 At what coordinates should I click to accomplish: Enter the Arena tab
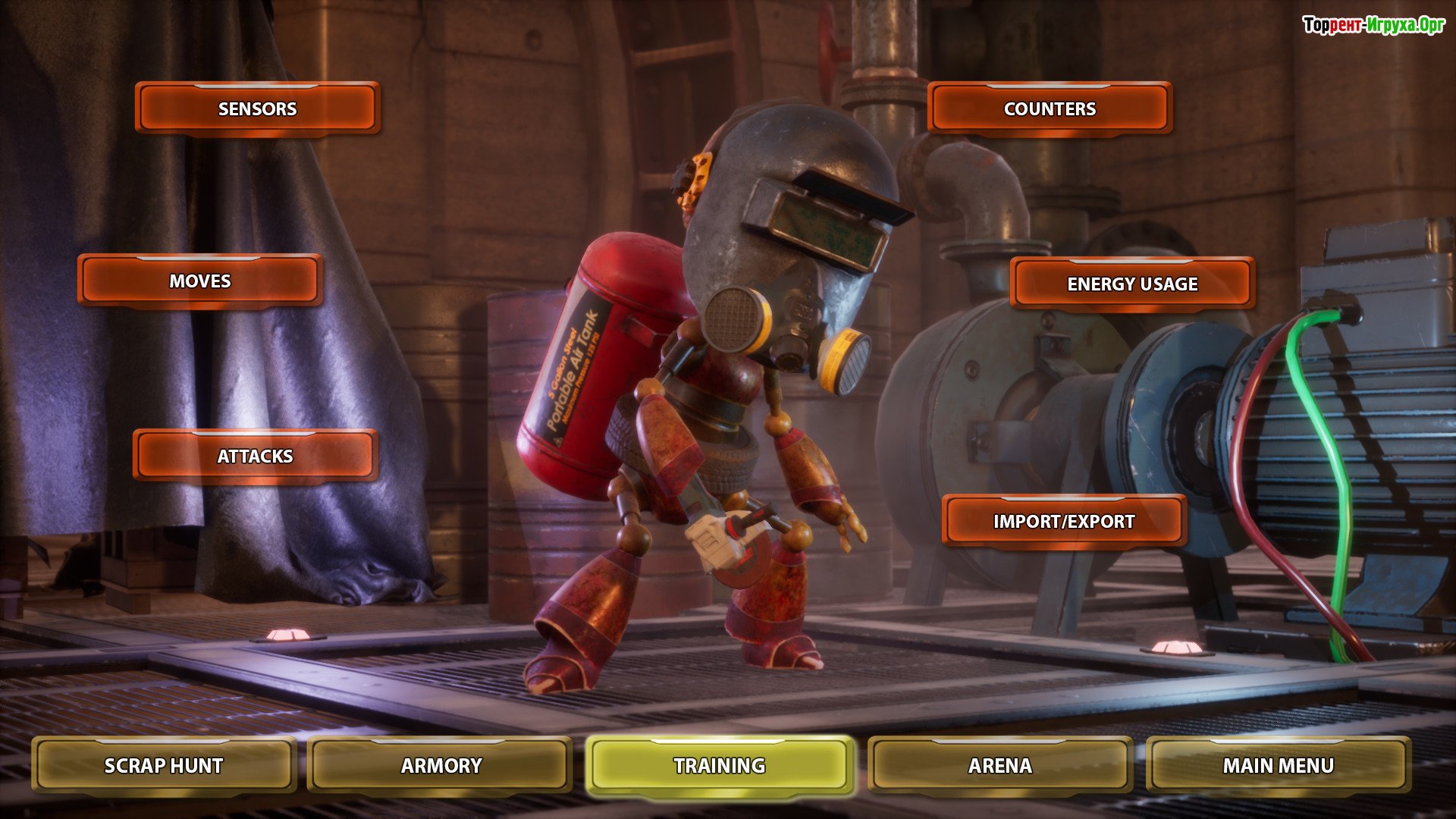(x=999, y=765)
